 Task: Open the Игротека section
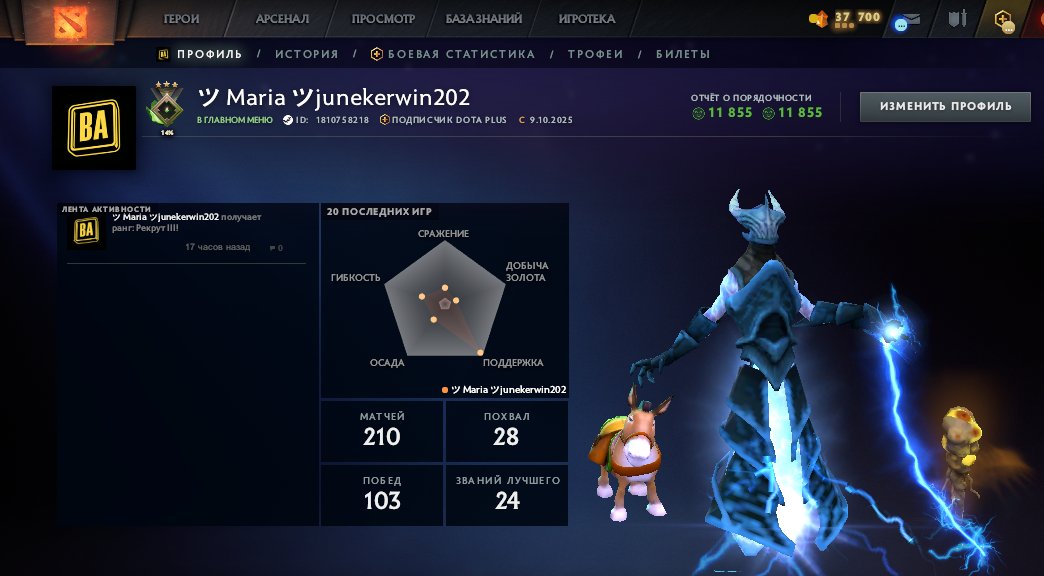click(x=587, y=19)
